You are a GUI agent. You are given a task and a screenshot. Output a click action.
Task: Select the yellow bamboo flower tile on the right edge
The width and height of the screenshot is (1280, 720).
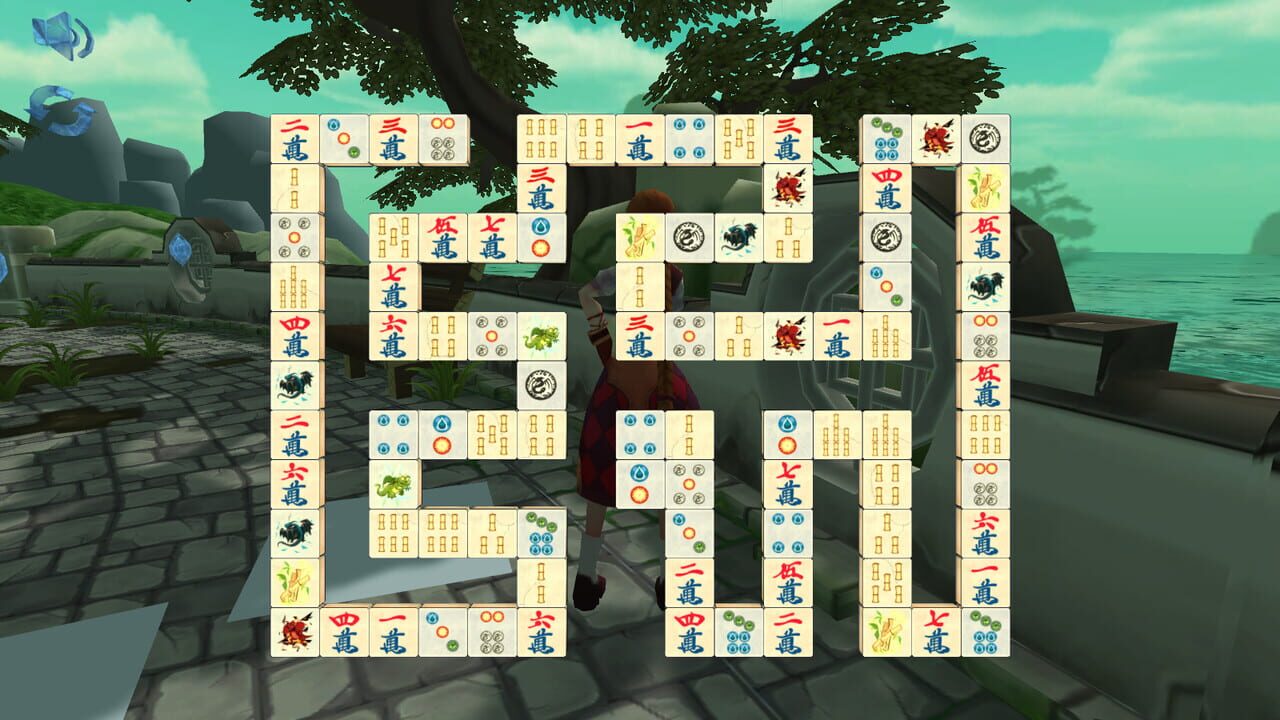[986, 189]
